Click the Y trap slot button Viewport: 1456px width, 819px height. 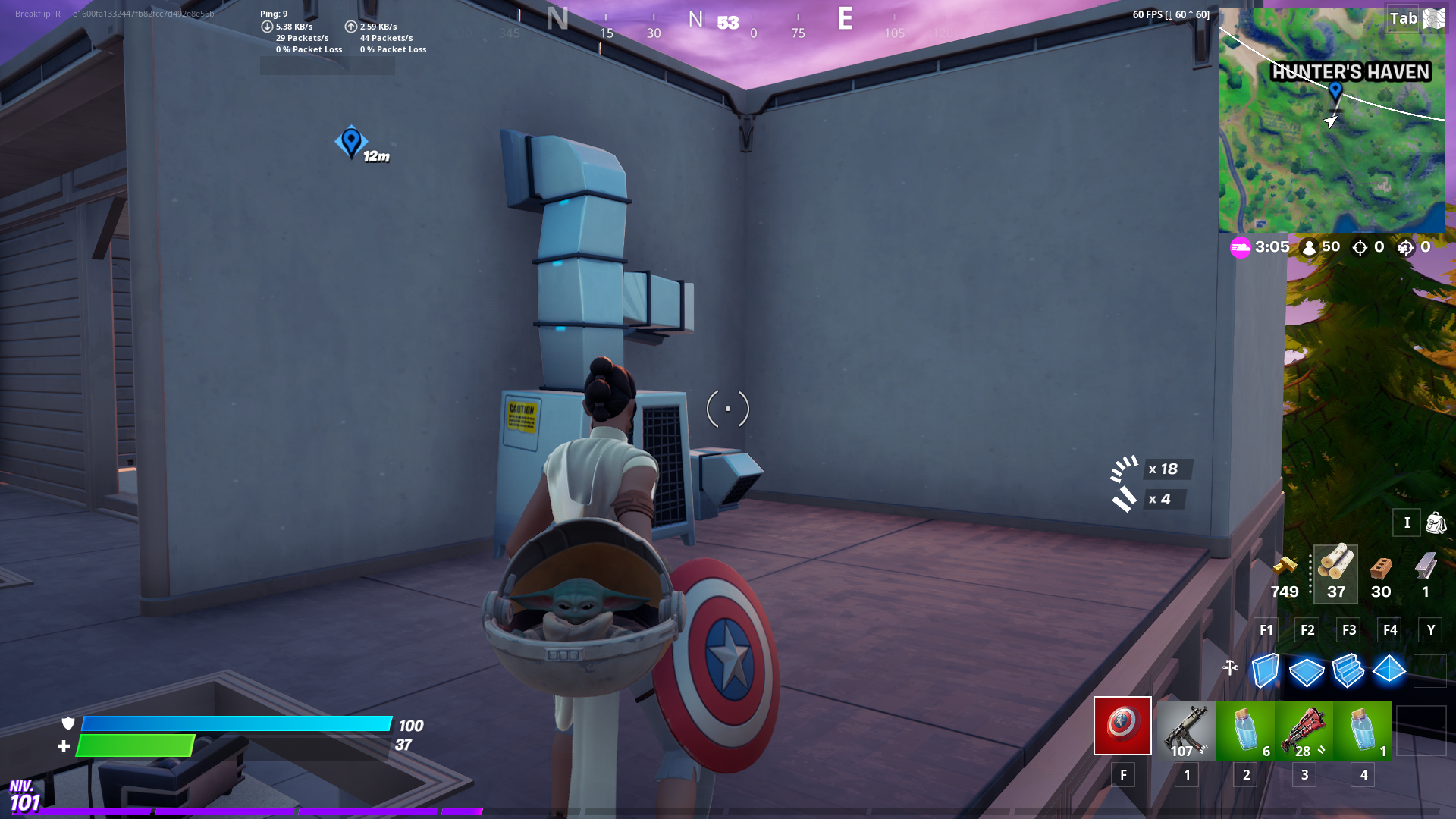1429,629
